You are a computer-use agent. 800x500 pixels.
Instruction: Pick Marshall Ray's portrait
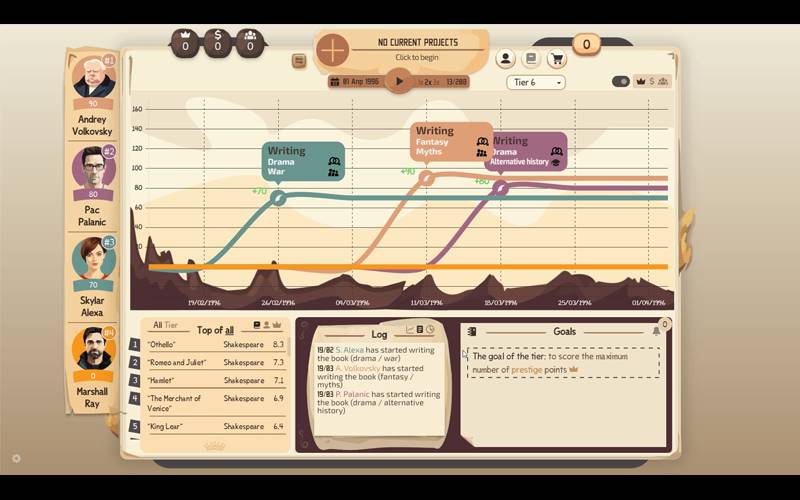(93, 348)
